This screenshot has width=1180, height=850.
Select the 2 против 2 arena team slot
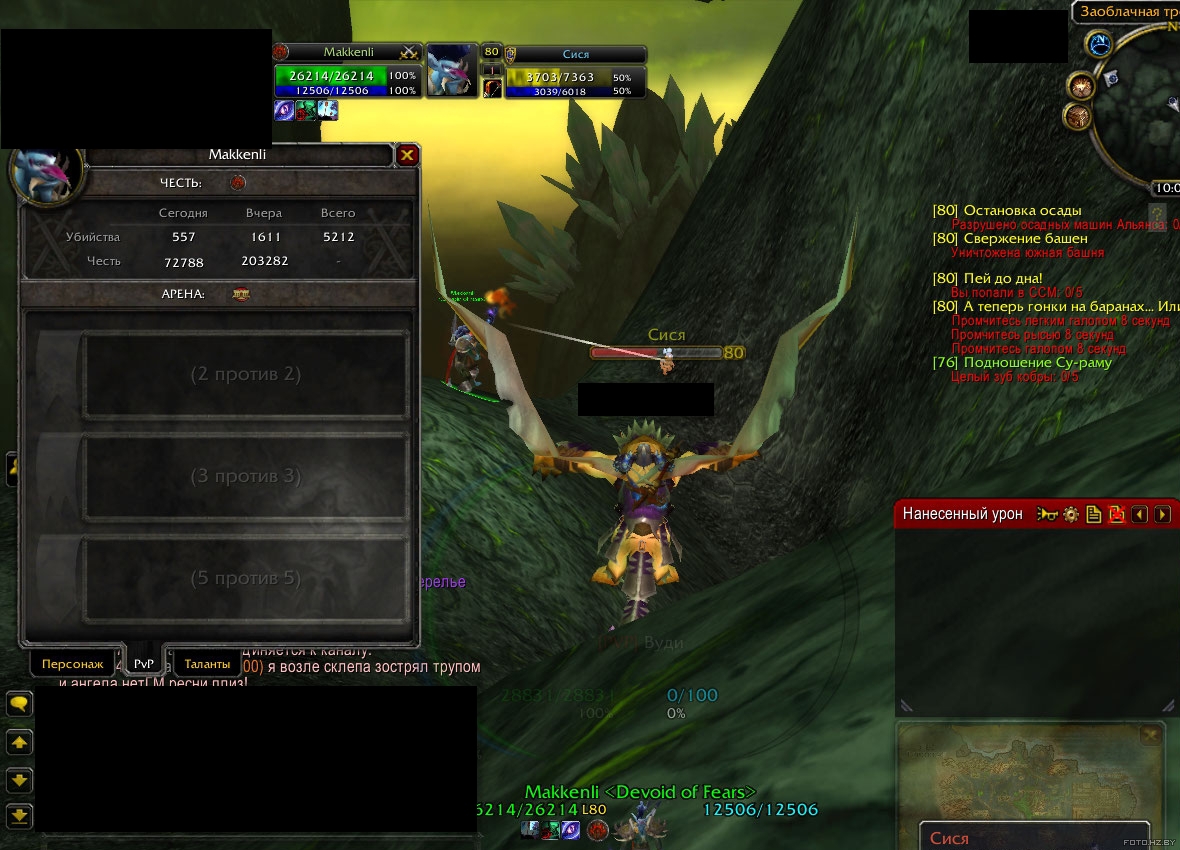point(245,375)
